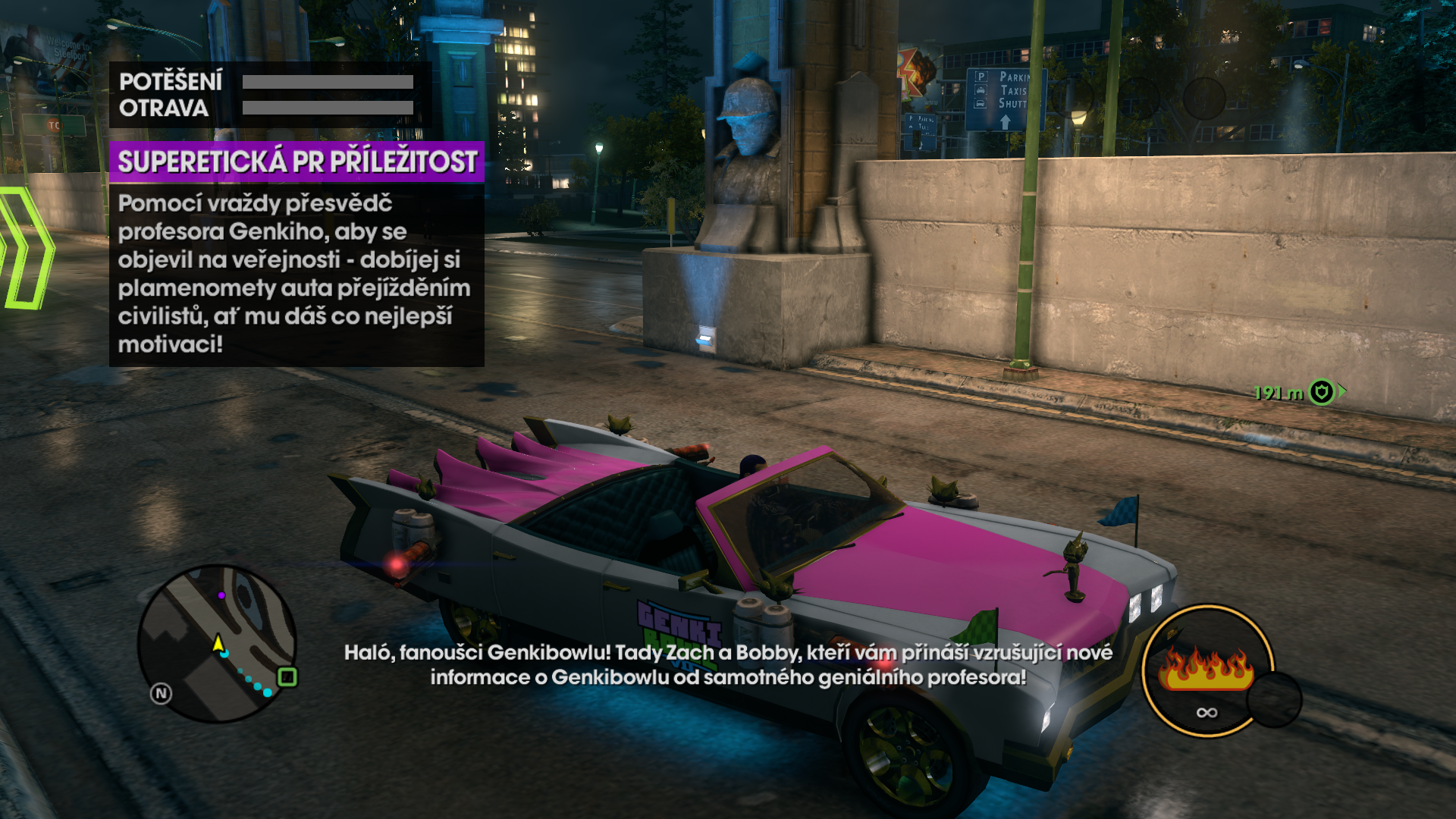The image size is (1456, 819).
Task: Click the green shield objective waypoint marker
Action: click(x=1322, y=392)
